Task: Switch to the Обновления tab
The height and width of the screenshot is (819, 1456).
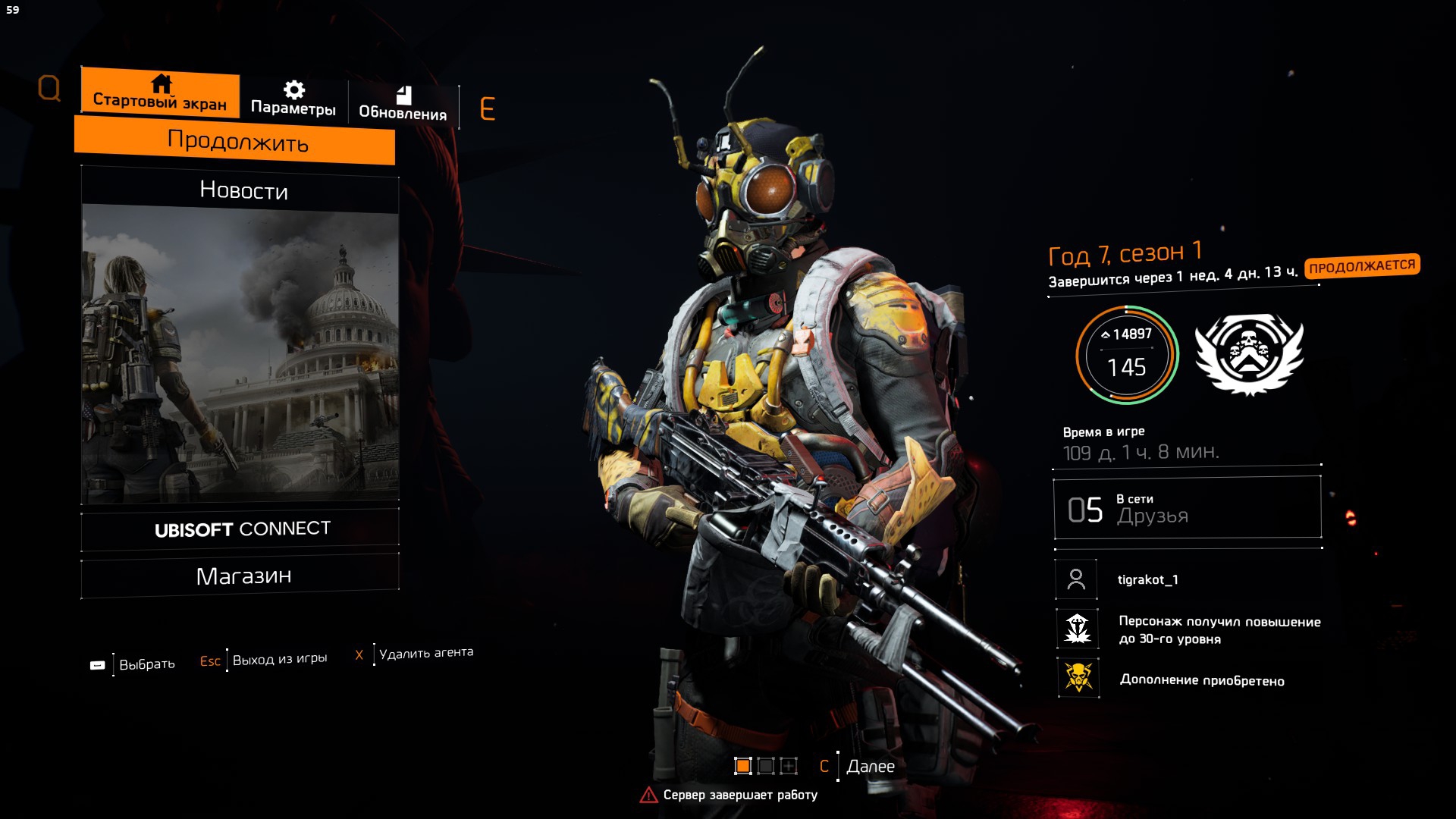Action: 403,104
